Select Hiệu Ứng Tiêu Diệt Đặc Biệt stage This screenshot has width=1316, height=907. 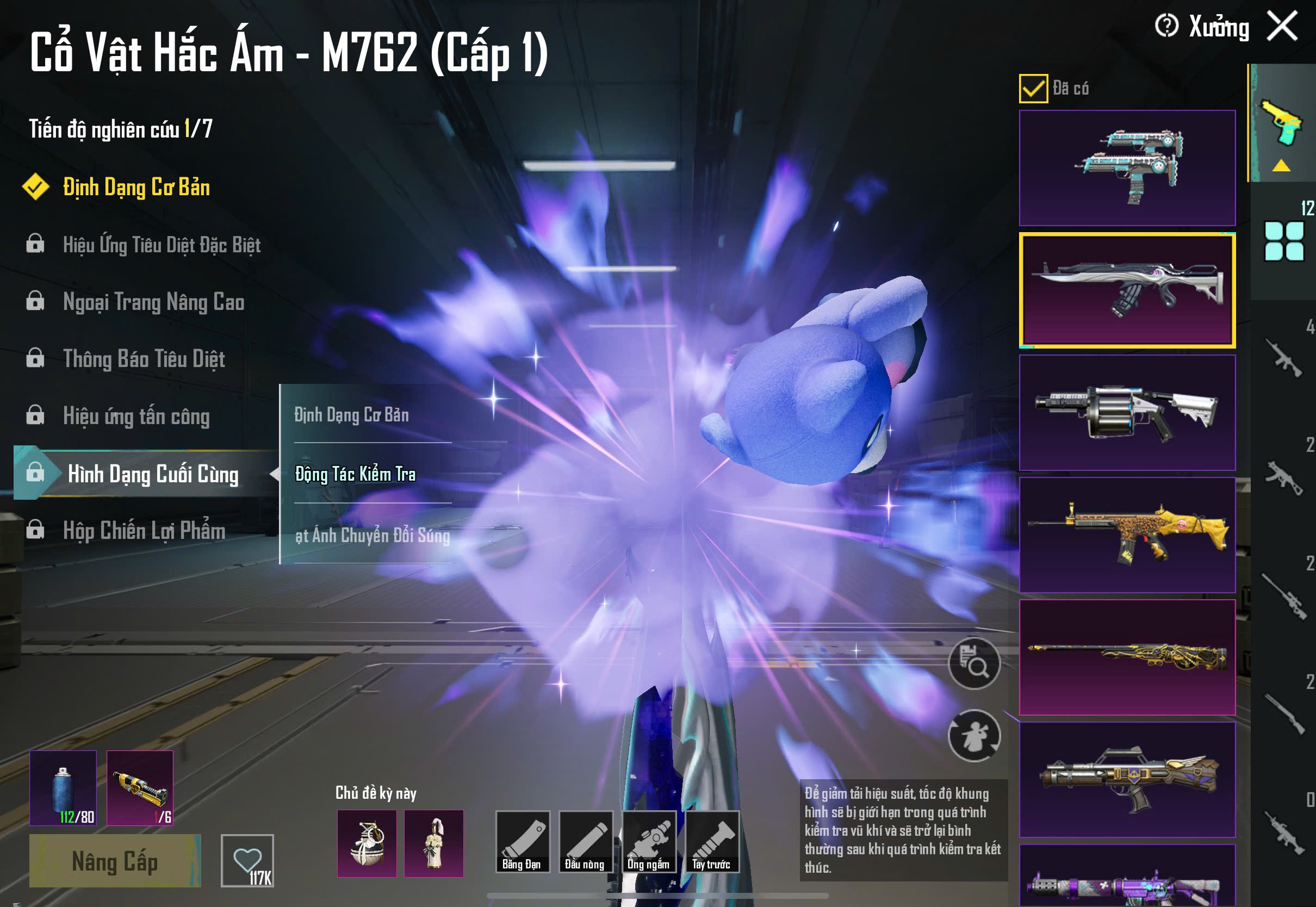click(162, 245)
